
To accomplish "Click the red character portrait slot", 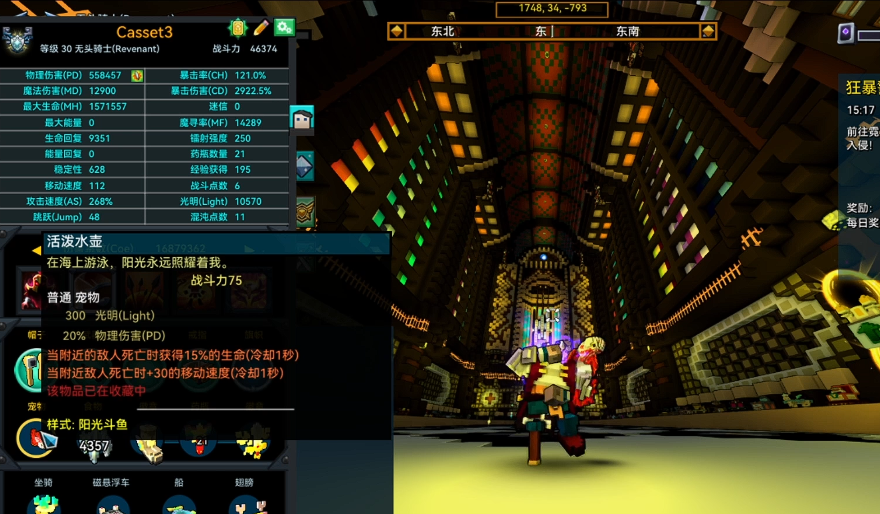I will click(x=32, y=289).
